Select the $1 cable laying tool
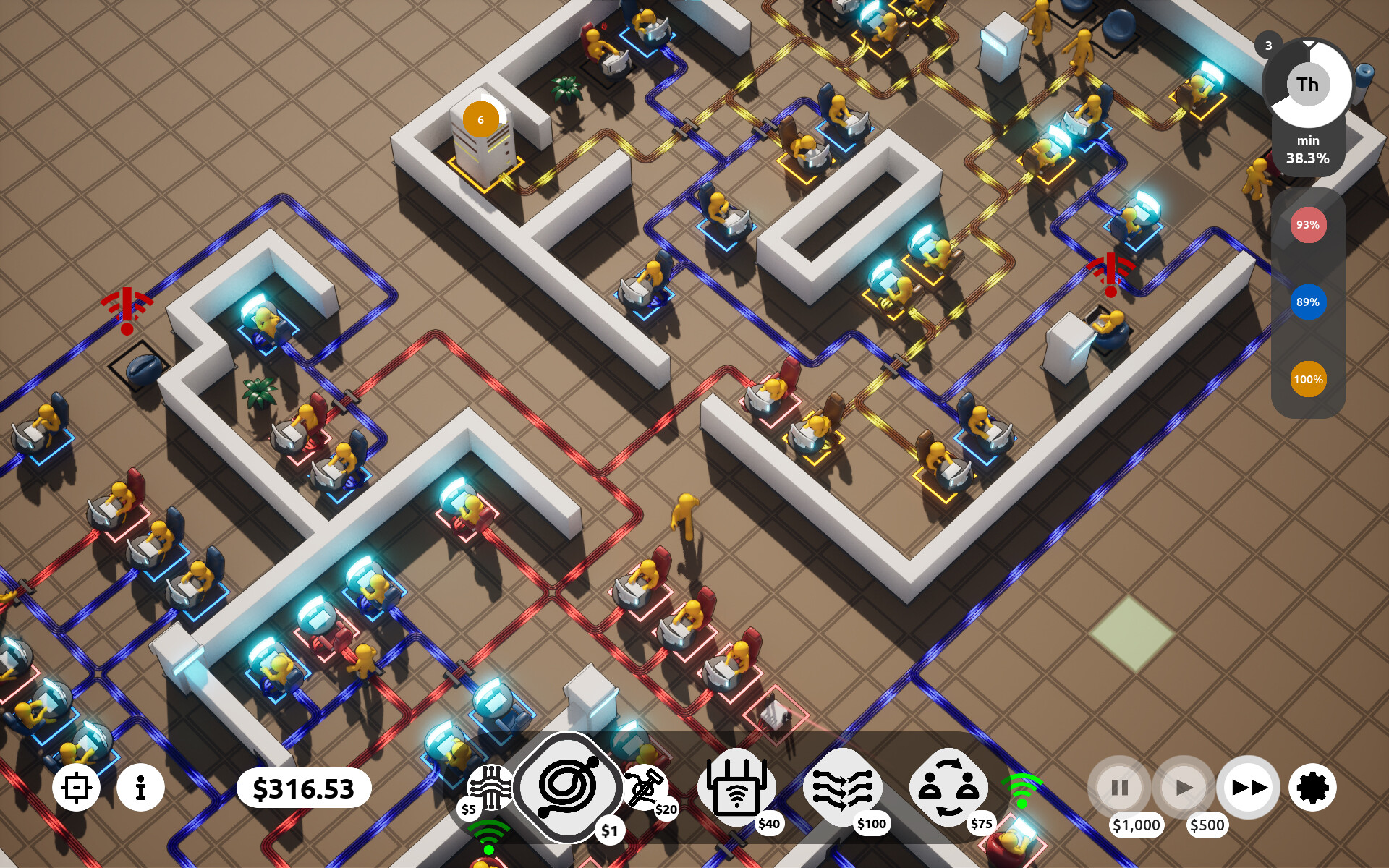1389x868 pixels. point(568,788)
